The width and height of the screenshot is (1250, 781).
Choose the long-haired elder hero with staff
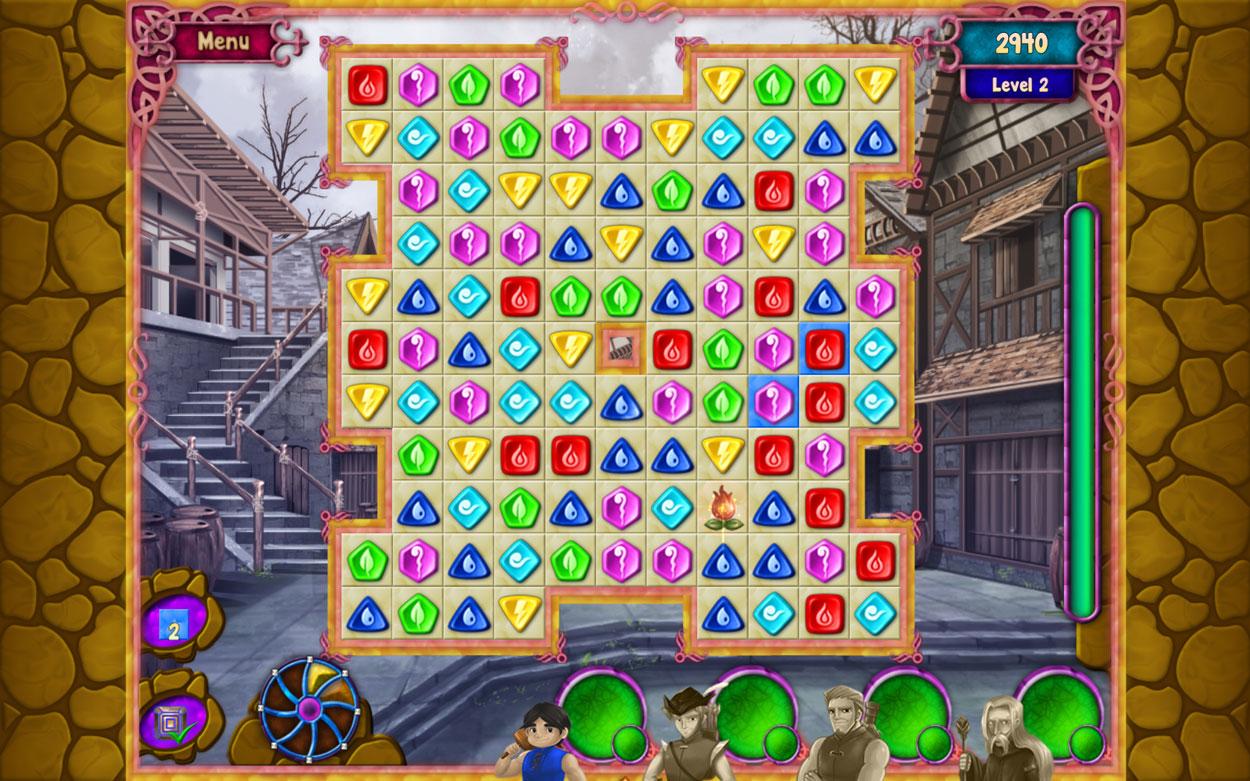click(997, 740)
